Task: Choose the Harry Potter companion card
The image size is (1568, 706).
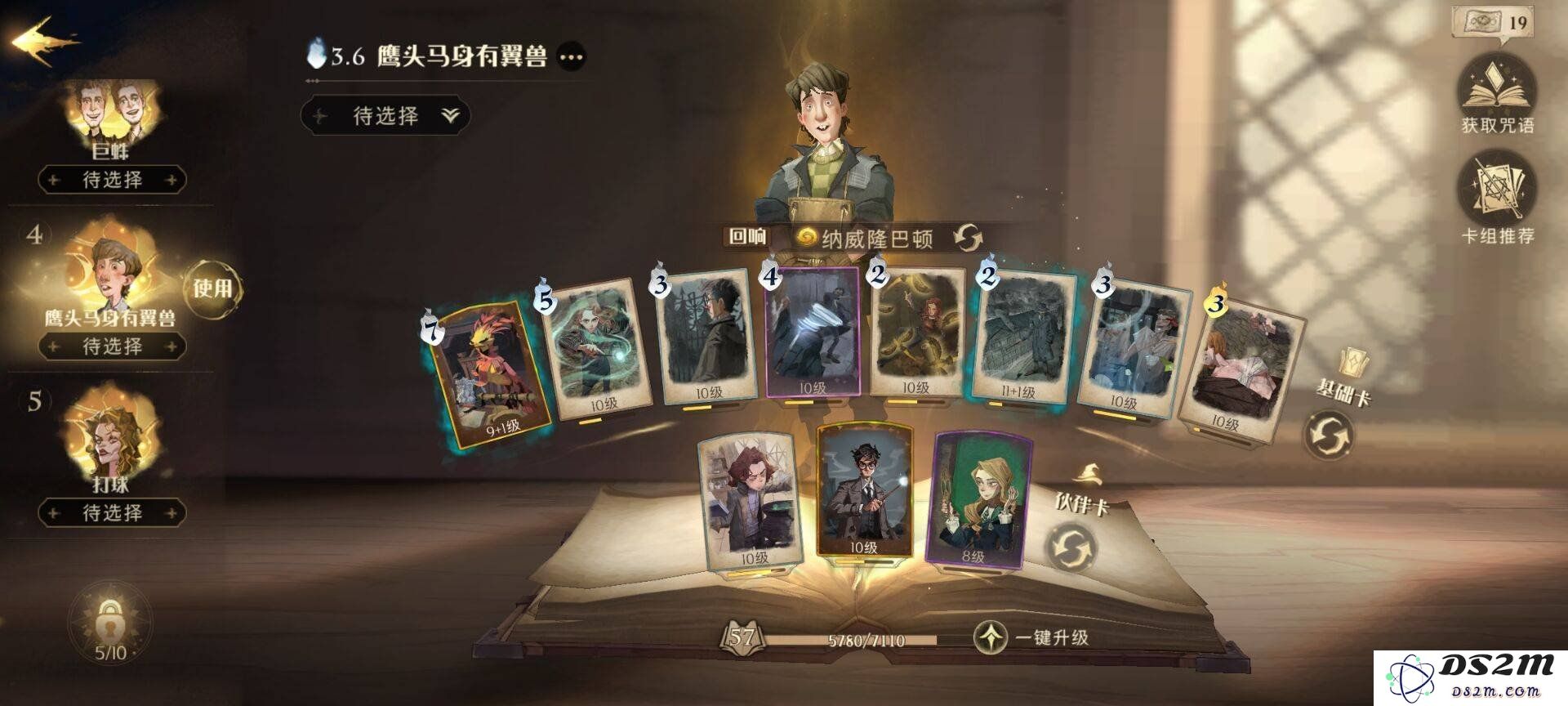Action: 863,490
